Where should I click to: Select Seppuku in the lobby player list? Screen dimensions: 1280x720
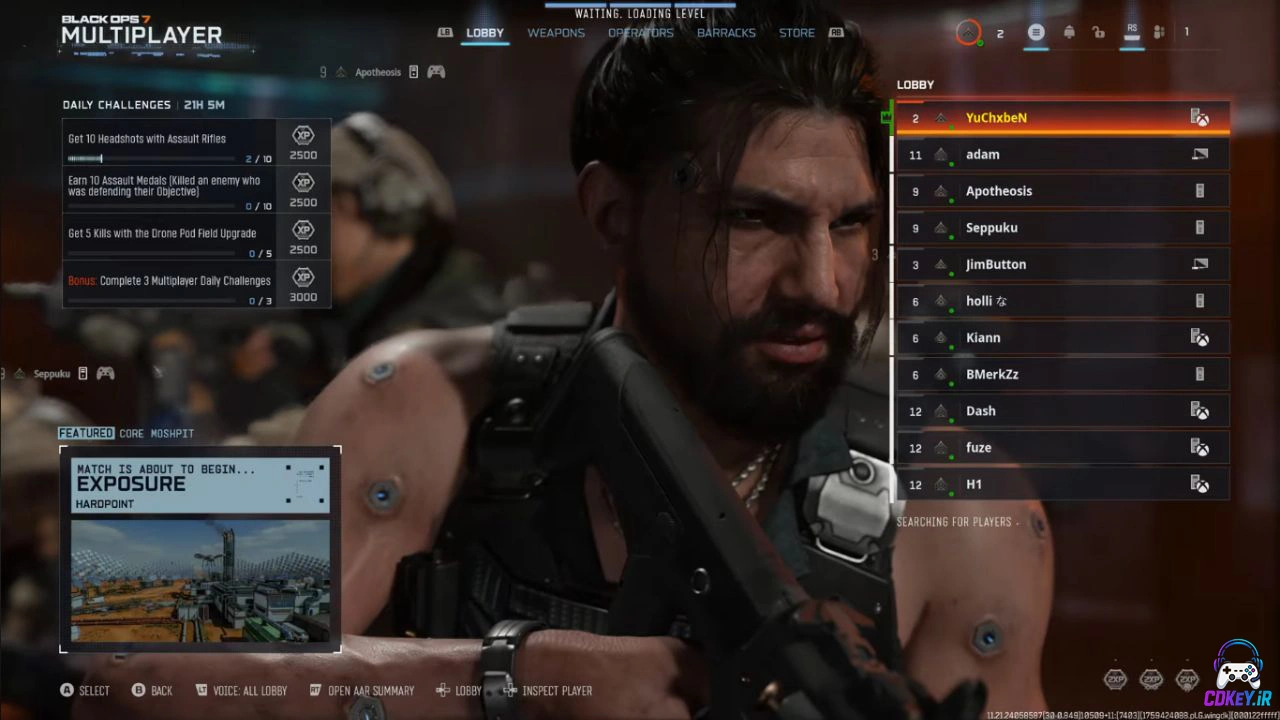pos(1062,228)
